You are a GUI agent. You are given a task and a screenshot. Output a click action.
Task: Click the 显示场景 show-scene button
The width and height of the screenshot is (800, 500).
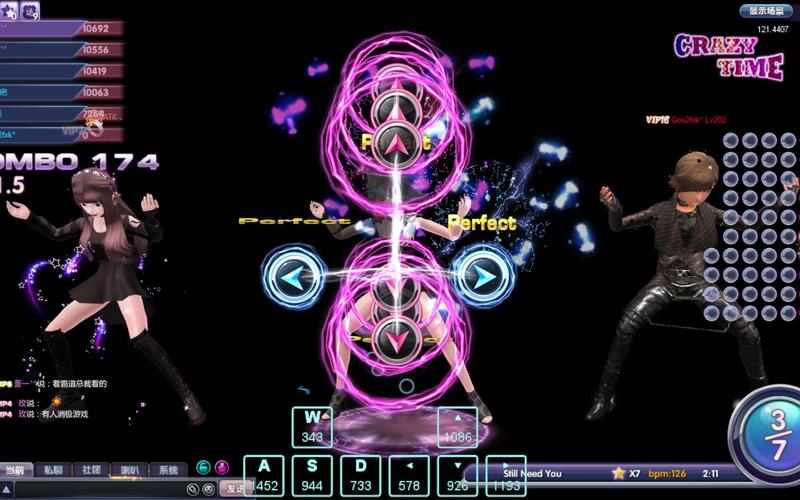coord(765,11)
